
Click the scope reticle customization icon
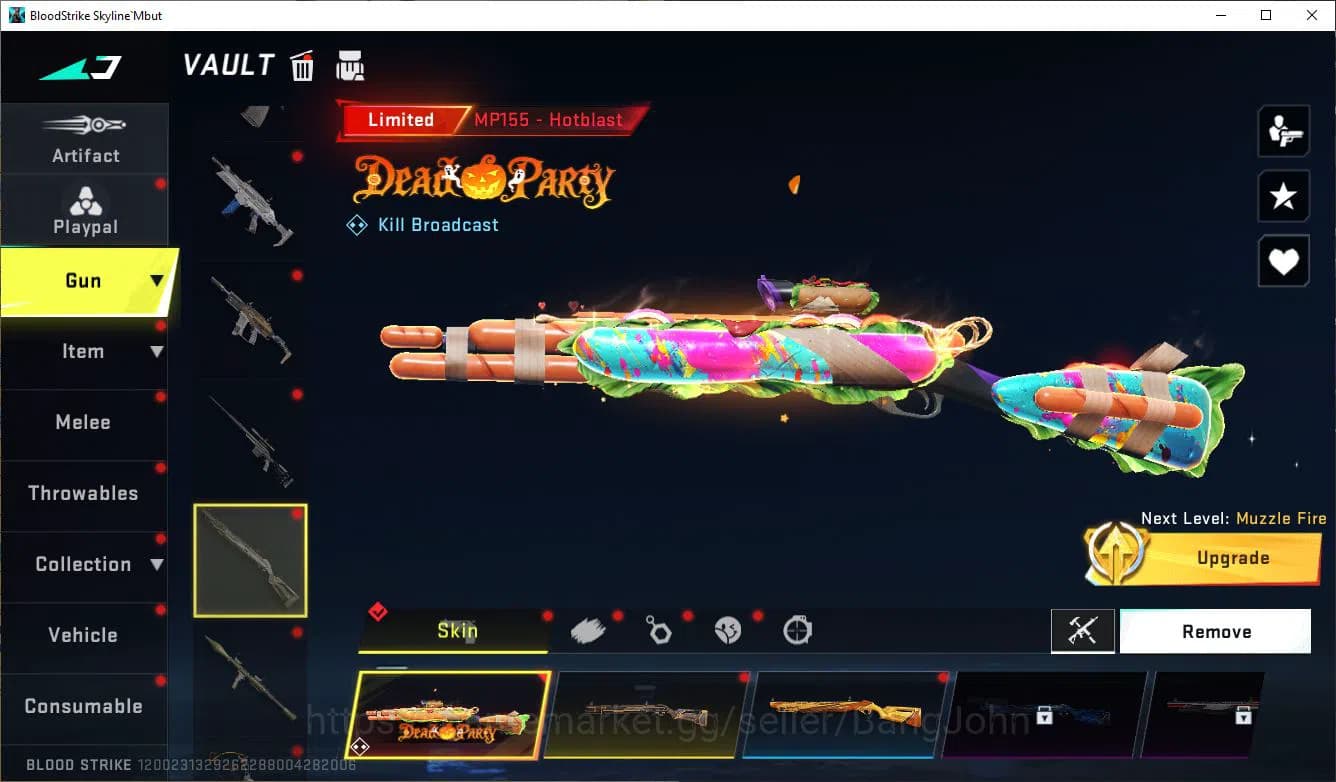pyautogui.click(x=797, y=630)
